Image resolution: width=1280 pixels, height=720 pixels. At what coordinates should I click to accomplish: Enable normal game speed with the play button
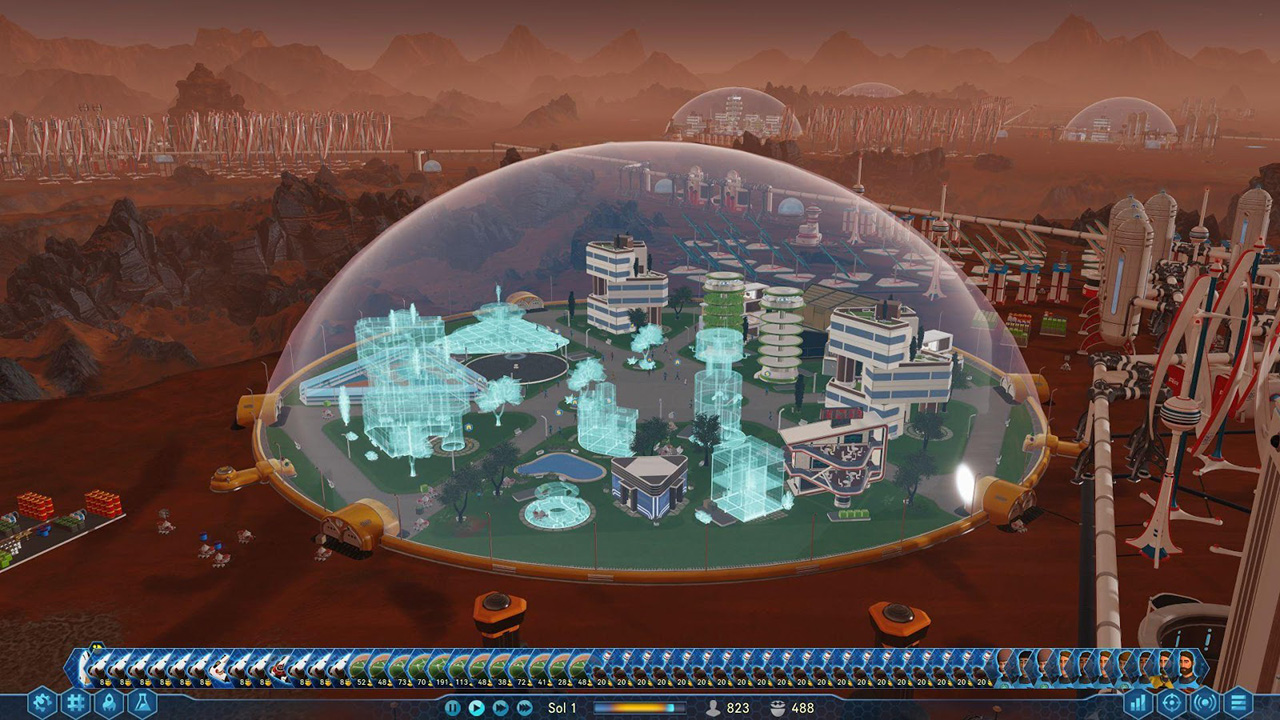point(478,708)
